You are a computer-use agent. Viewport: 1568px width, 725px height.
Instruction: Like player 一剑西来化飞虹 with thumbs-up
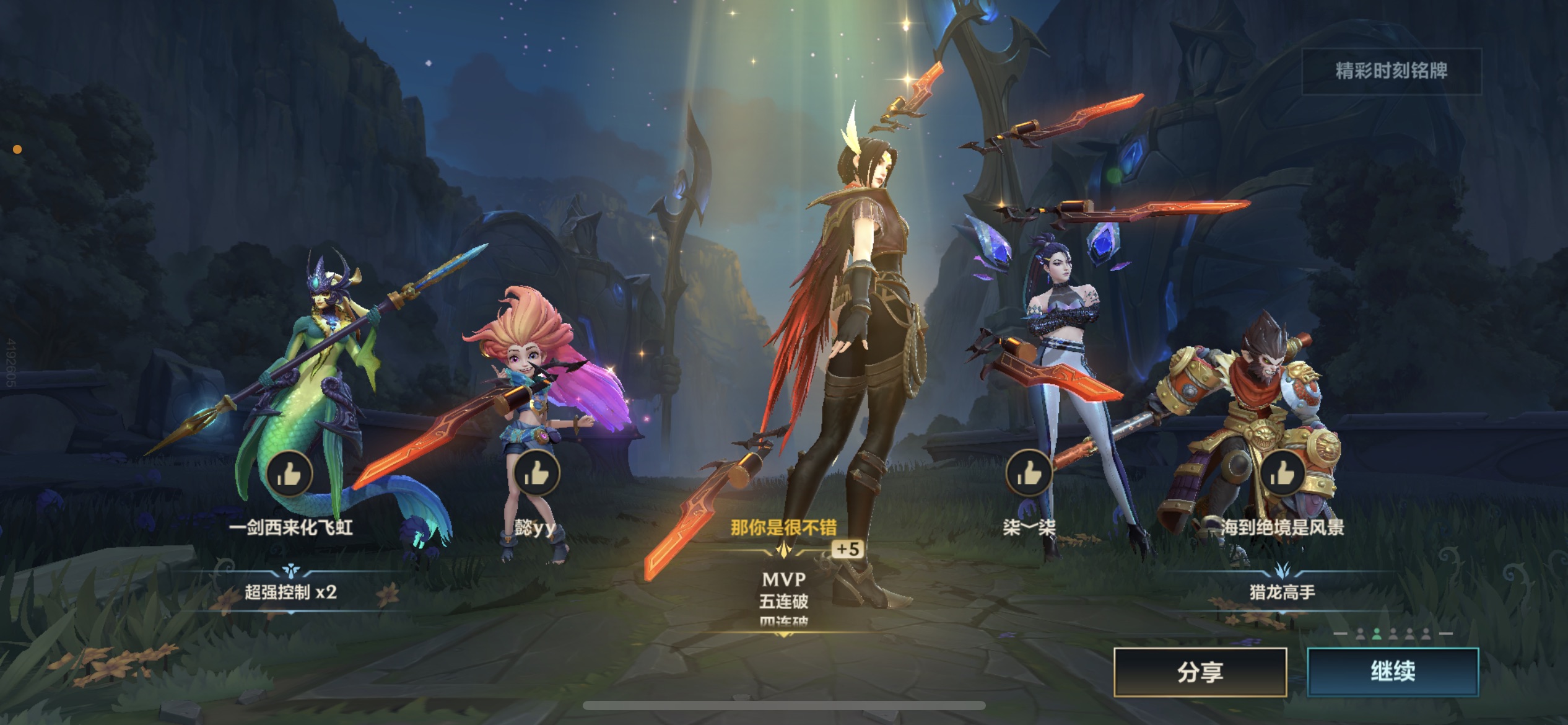click(289, 474)
